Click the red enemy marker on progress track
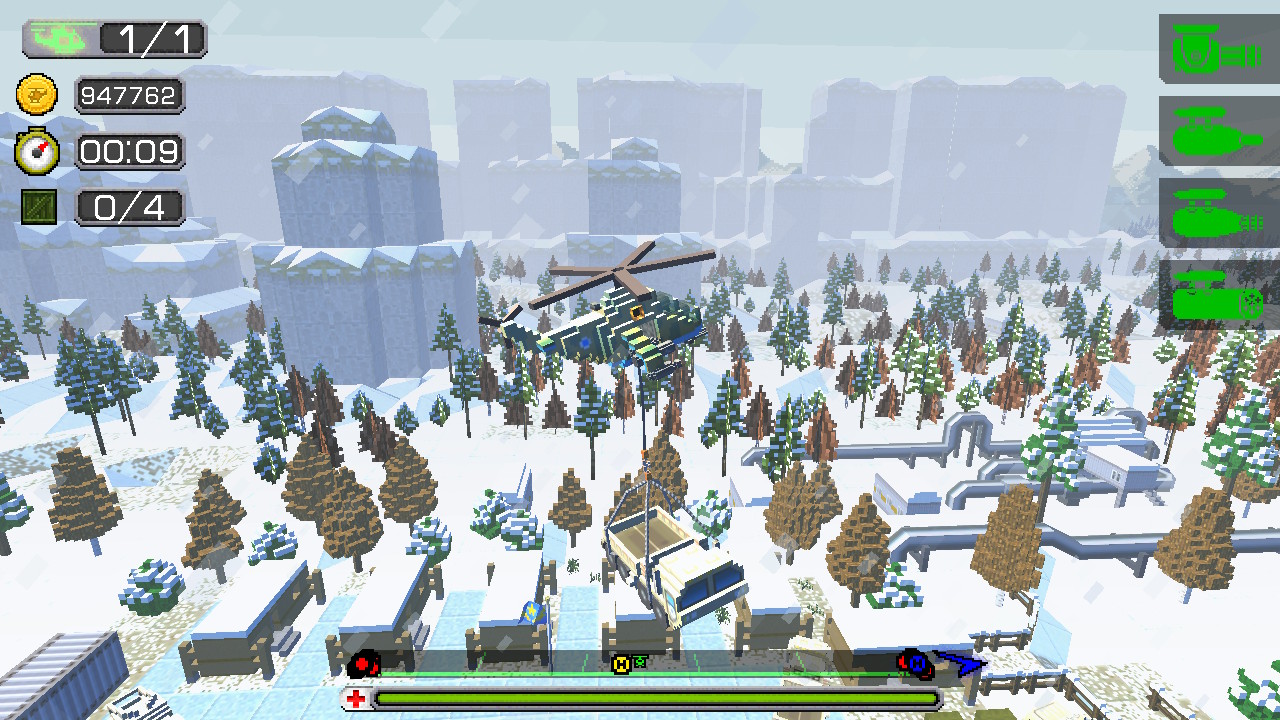This screenshot has height=720, width=1280. (x=363, y=662)
